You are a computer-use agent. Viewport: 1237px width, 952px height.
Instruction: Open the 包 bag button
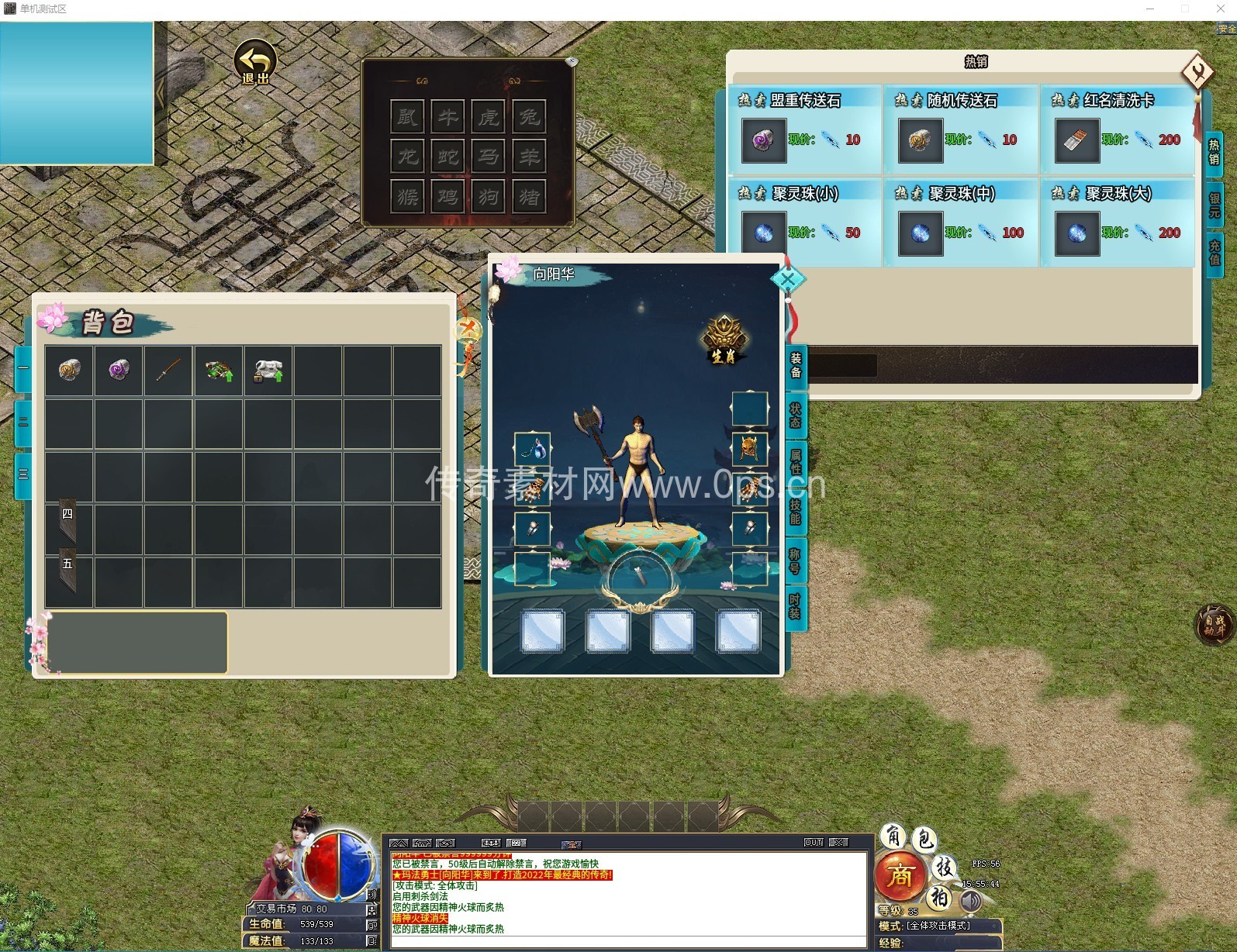click(924, 839)
